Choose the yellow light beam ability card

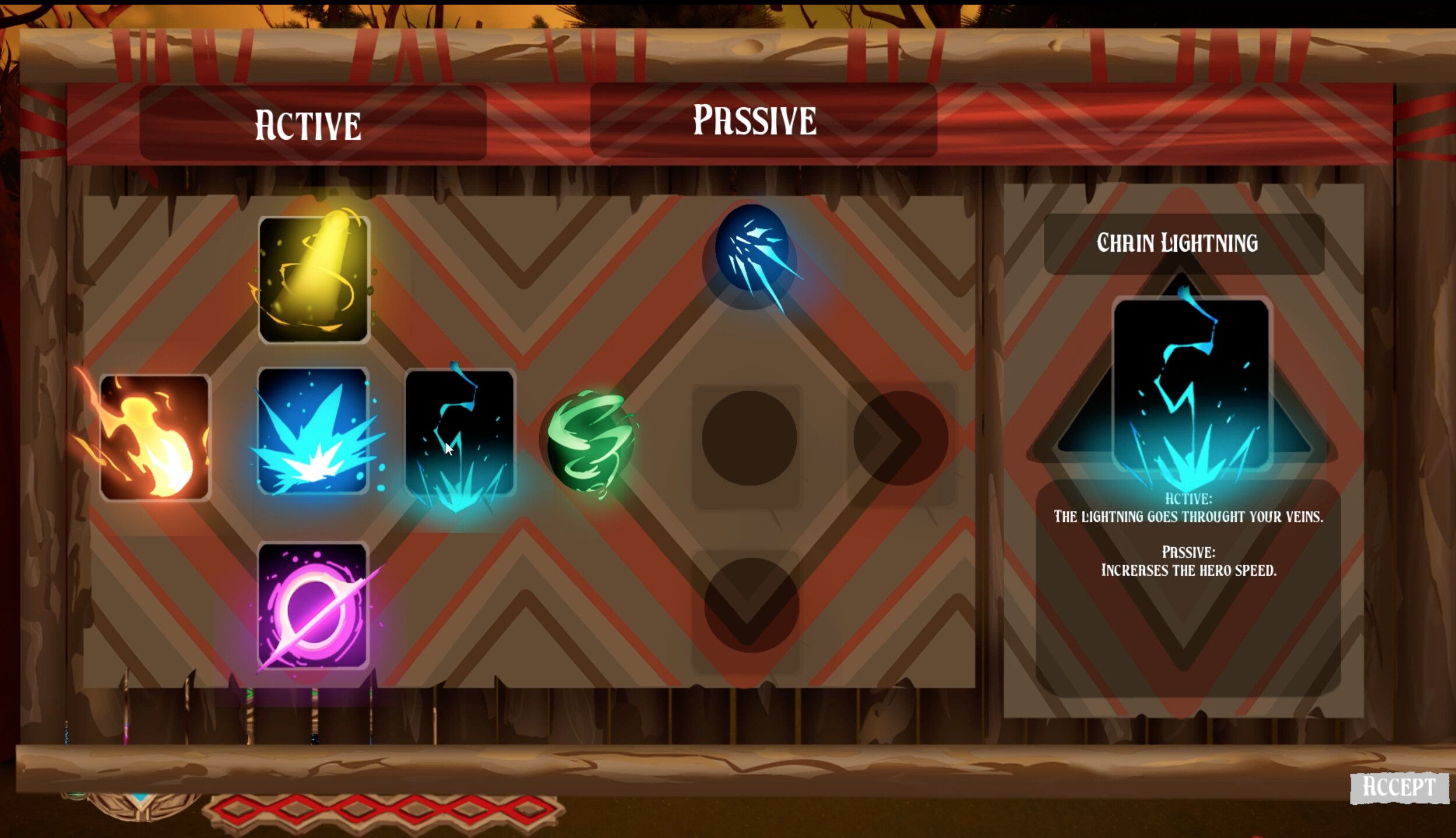click(314, 279)
